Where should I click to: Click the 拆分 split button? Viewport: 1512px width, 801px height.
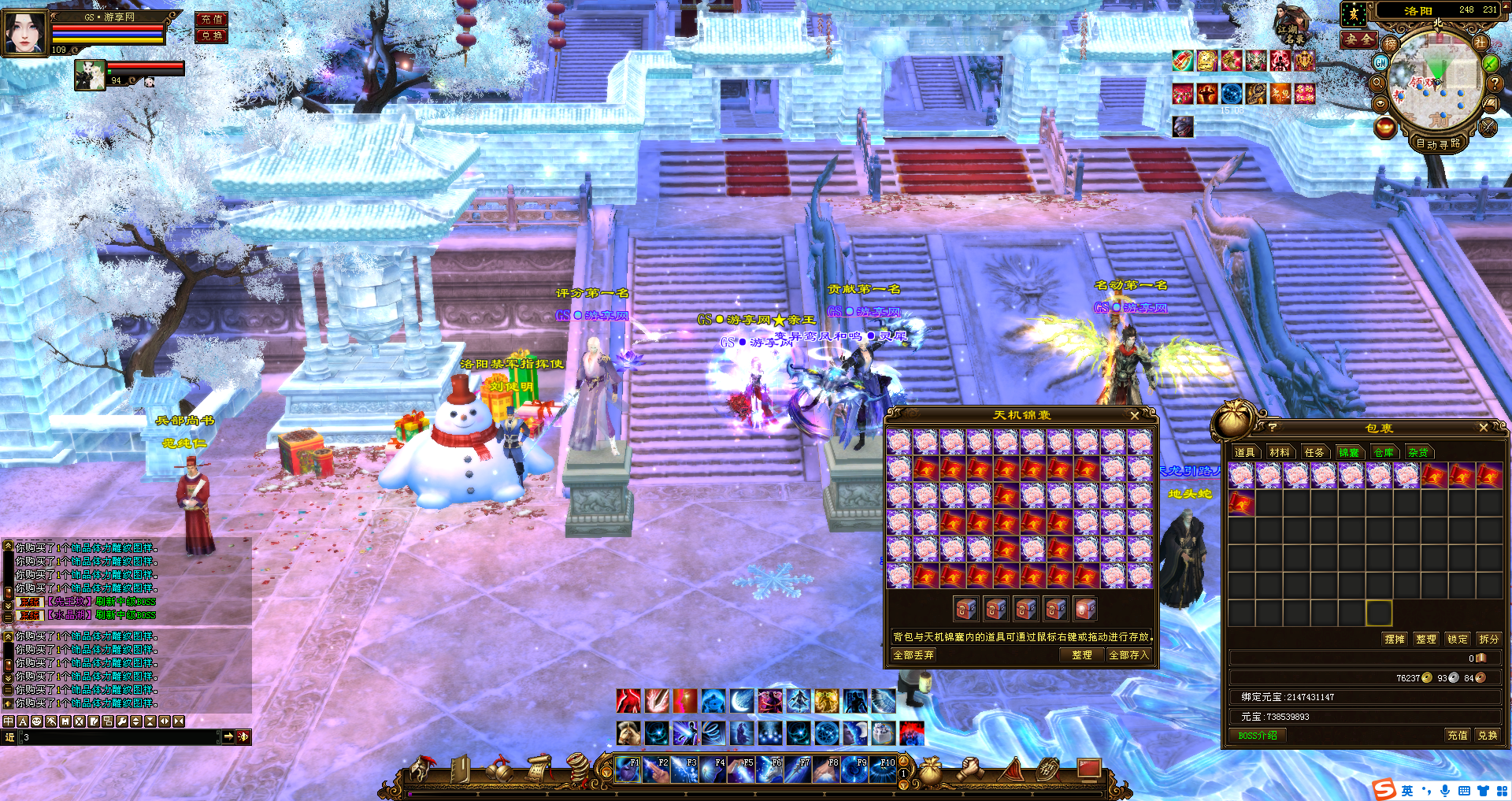pyautogui.click(x=1488, y=639)
